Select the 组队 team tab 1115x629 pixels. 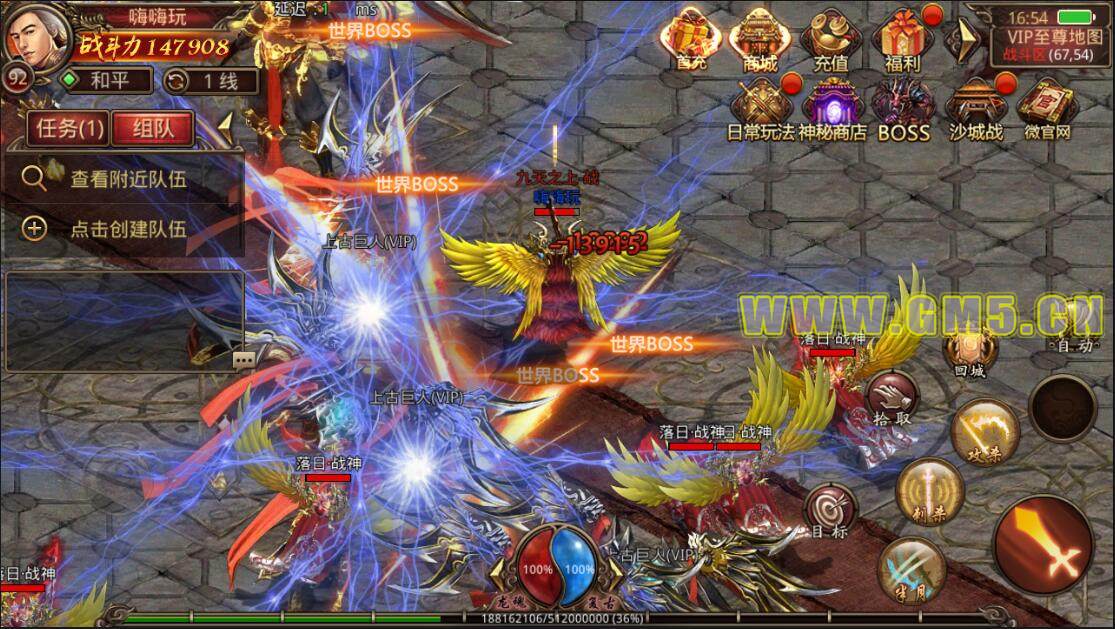[153, 128]
